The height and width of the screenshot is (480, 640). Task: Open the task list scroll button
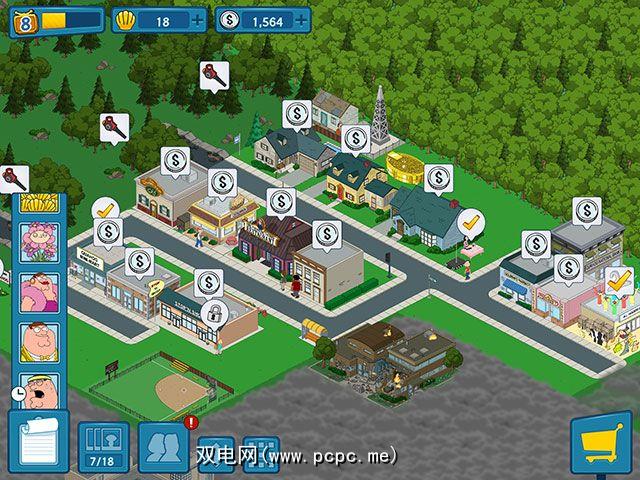(x=37, y=442)
